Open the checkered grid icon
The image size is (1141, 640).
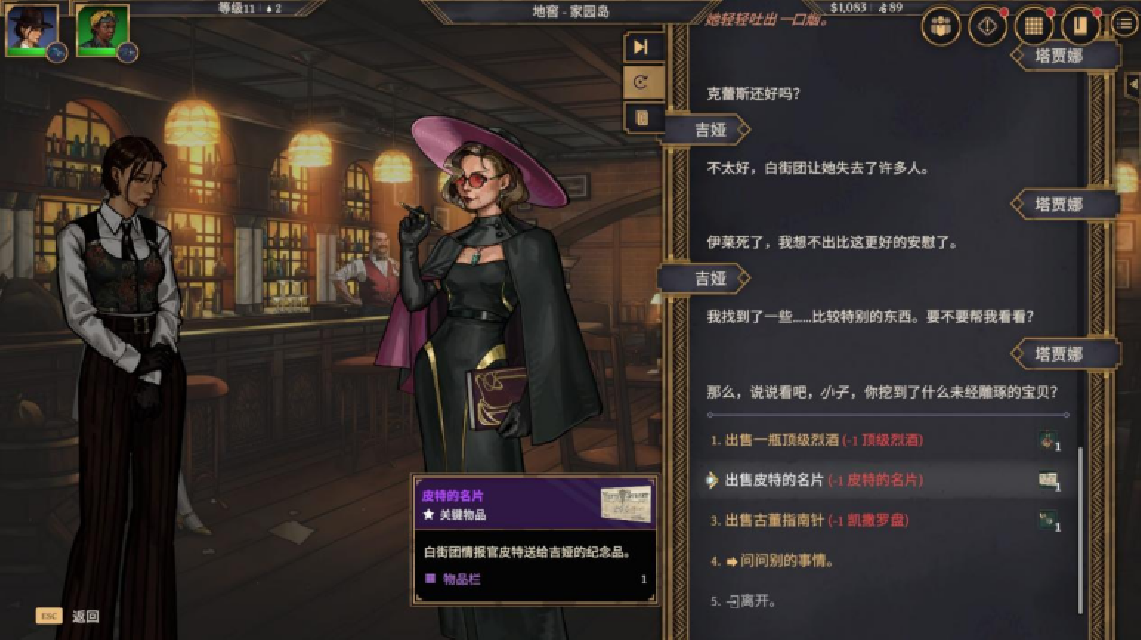coord(1035,27)
